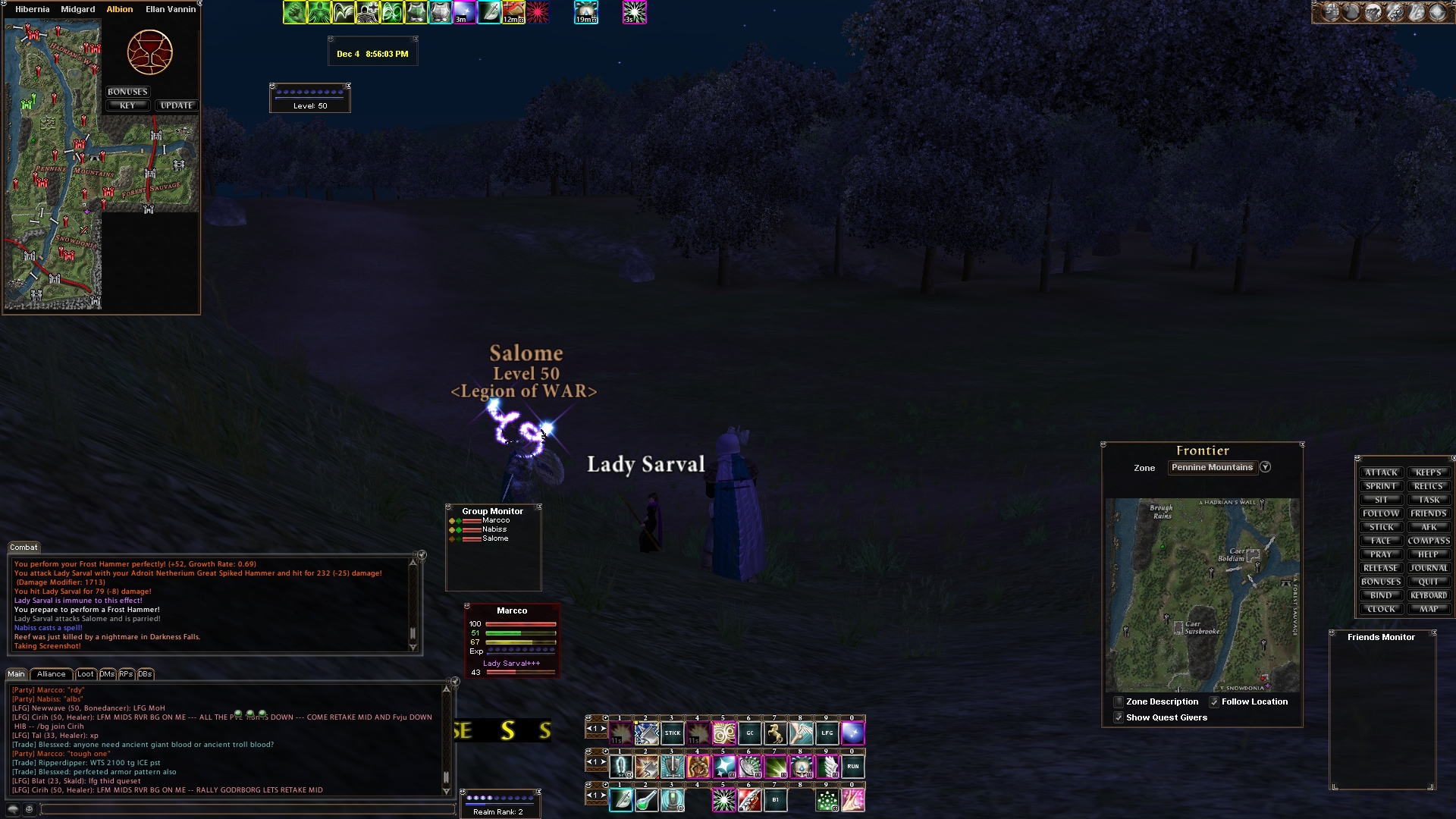Viewport: 1456px width, 819px height.
Task: Switch to the Loot chat tab
Action: (86, 674)
